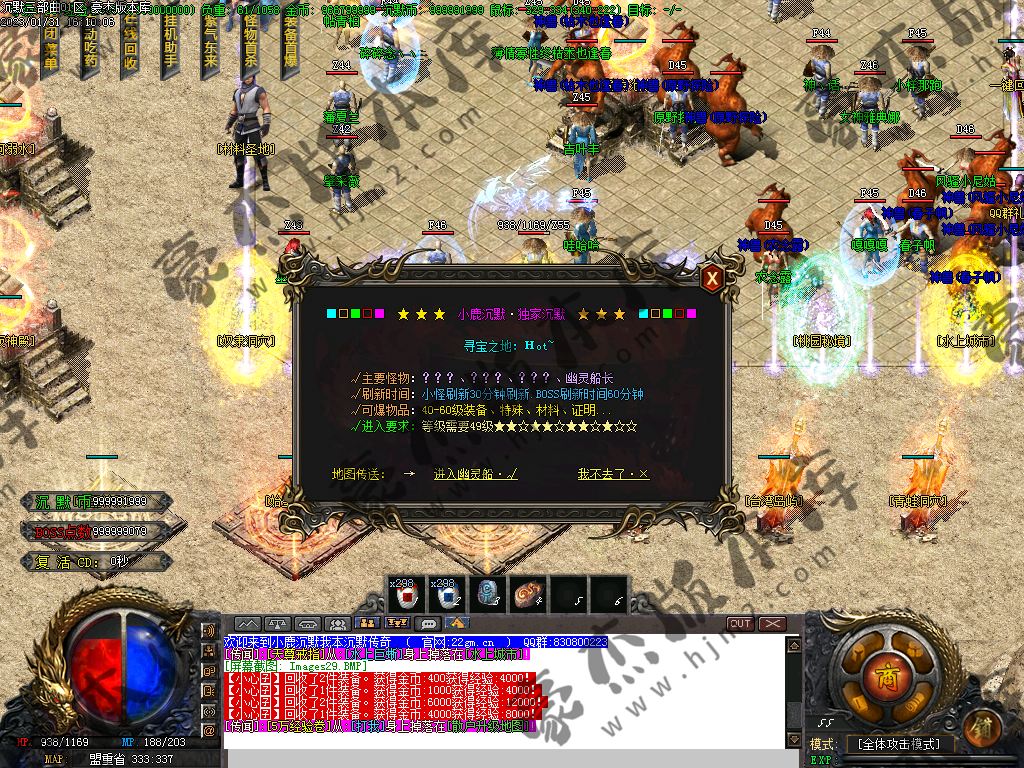Use the blue potion in hotbar slot 2
Image resolution: width=1024 pixels, height=768 pixels.
448,594
